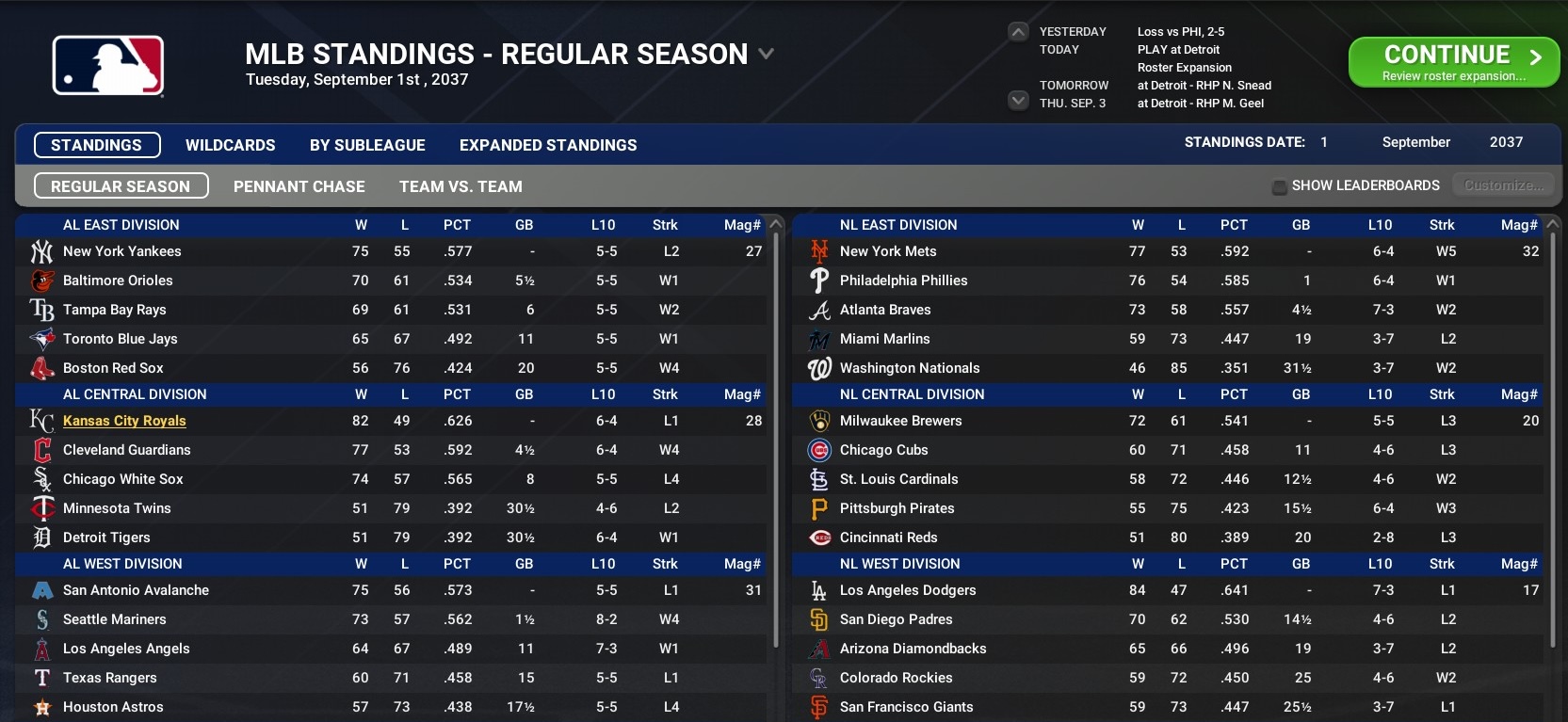Screen dimensions: 1568x722
Task: Open the September month dropdown
Action: tap(1415, 142)
